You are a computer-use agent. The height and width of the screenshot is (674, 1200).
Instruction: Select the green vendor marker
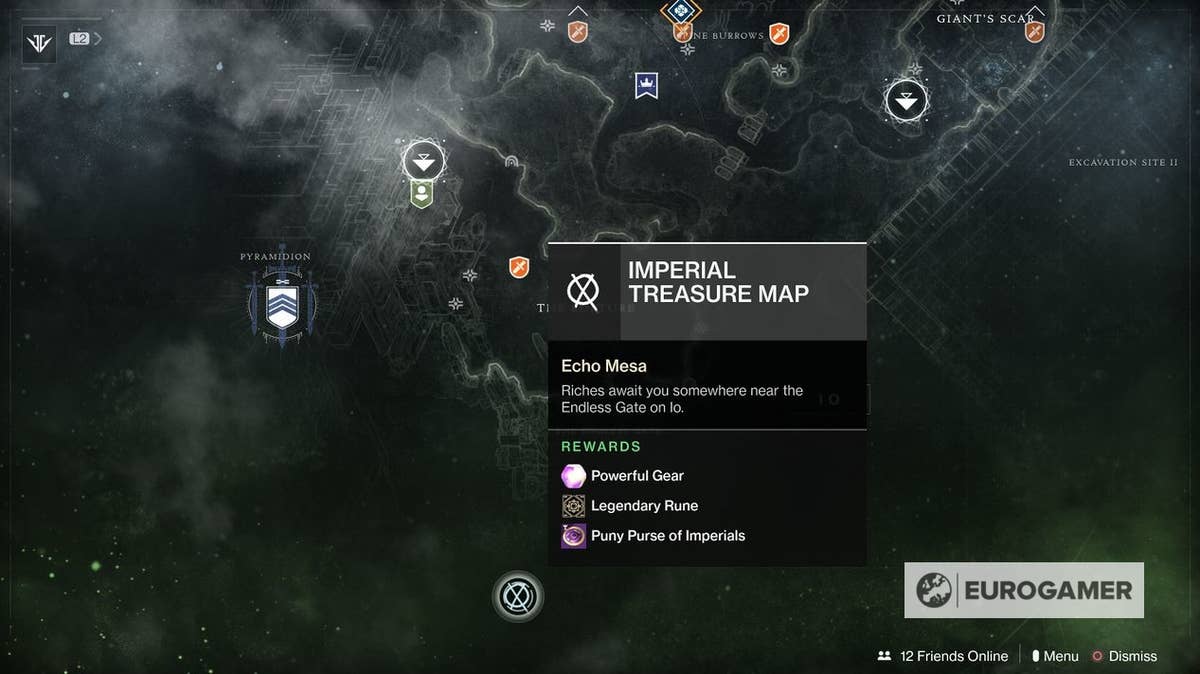423,193
